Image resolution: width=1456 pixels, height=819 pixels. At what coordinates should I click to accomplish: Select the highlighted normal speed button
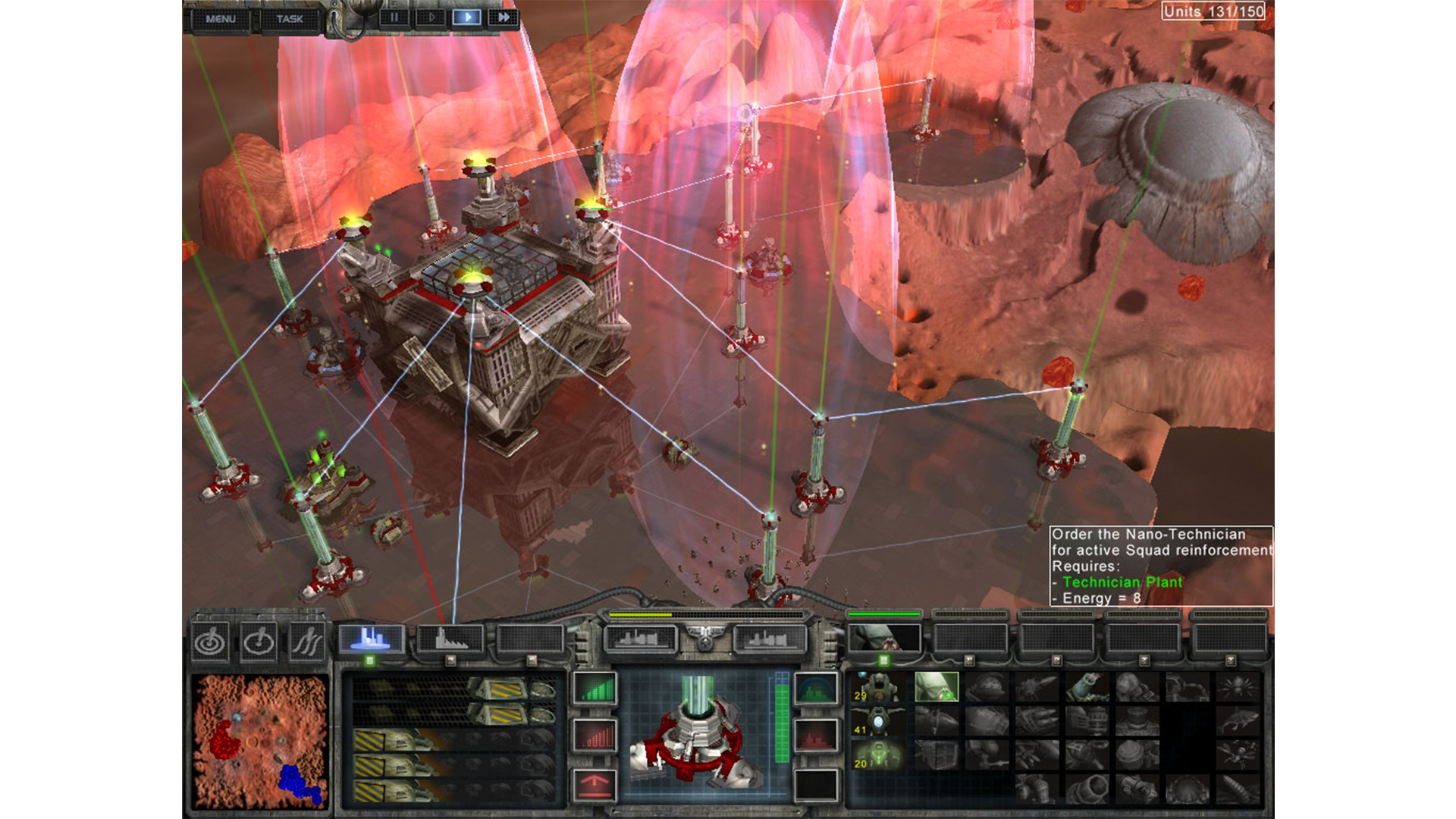466,17
